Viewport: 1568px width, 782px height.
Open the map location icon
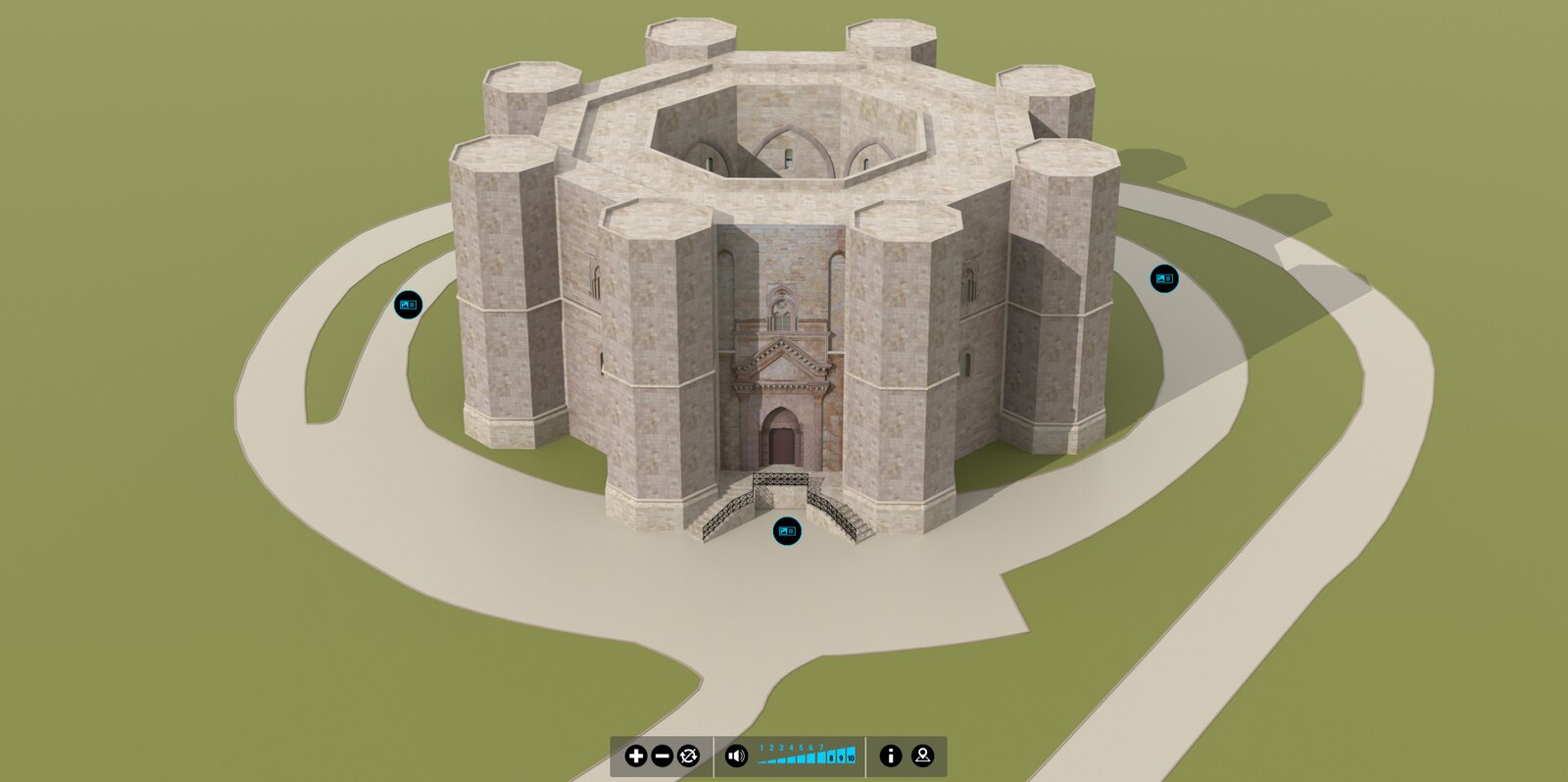click(x=922, y=756)
